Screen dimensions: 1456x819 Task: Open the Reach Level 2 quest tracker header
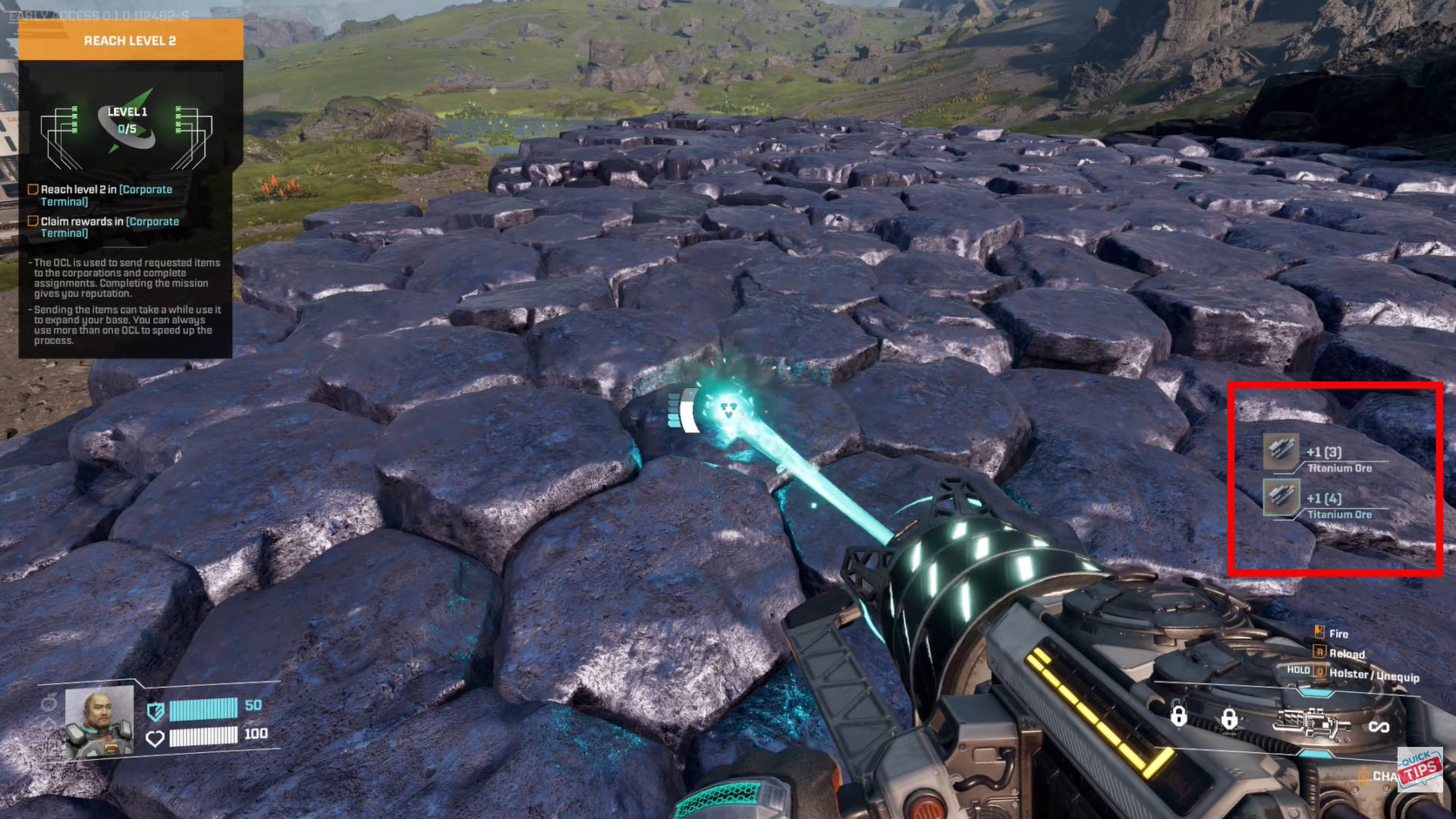[130, 40]
